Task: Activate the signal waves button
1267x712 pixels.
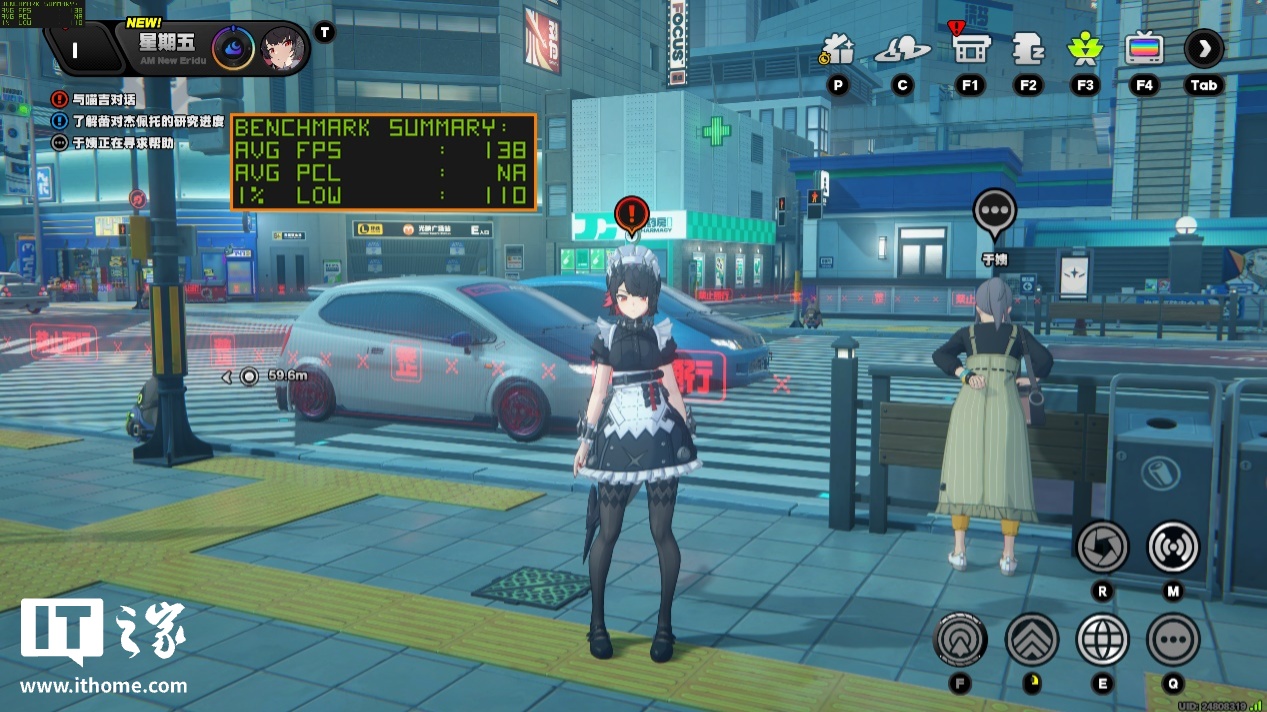Action: [1173, 547]
